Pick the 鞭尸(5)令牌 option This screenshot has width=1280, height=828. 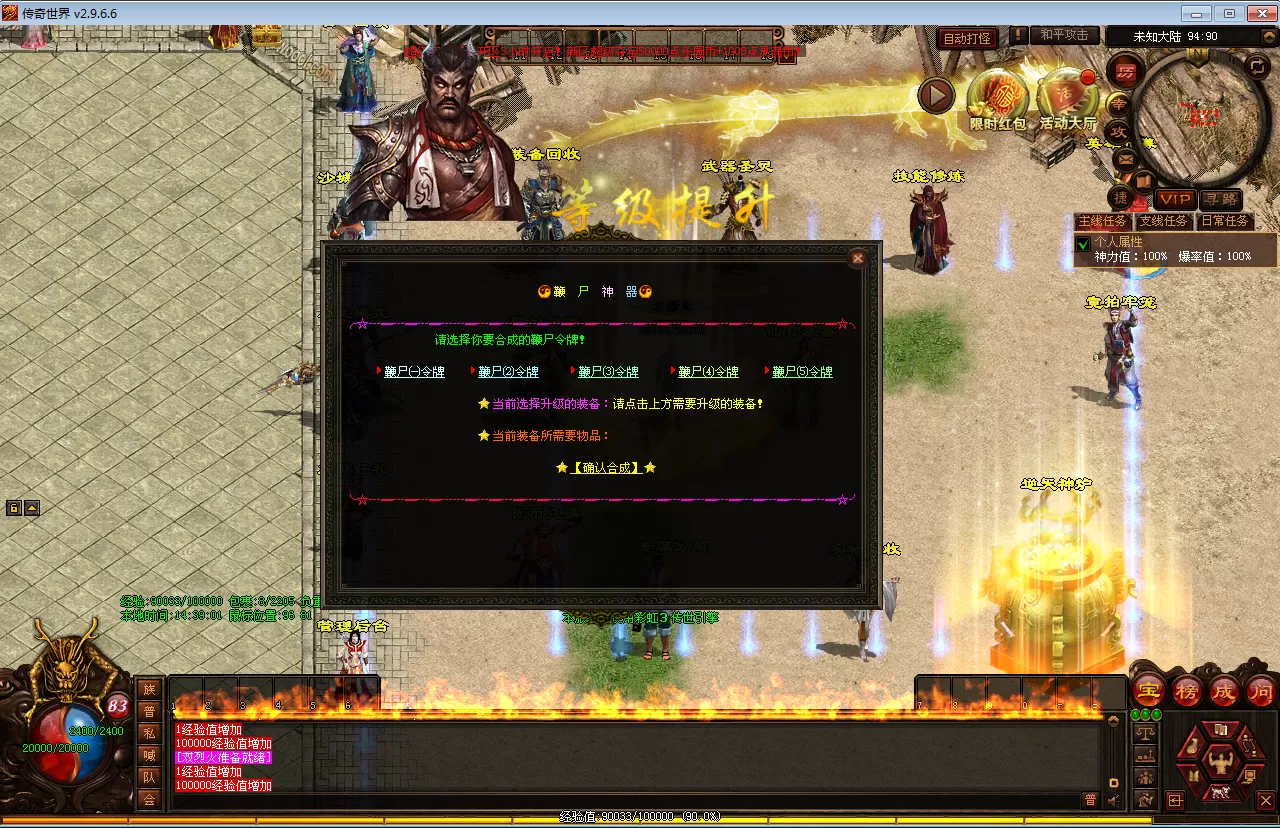pyautogui.click(x=802, y=372)
